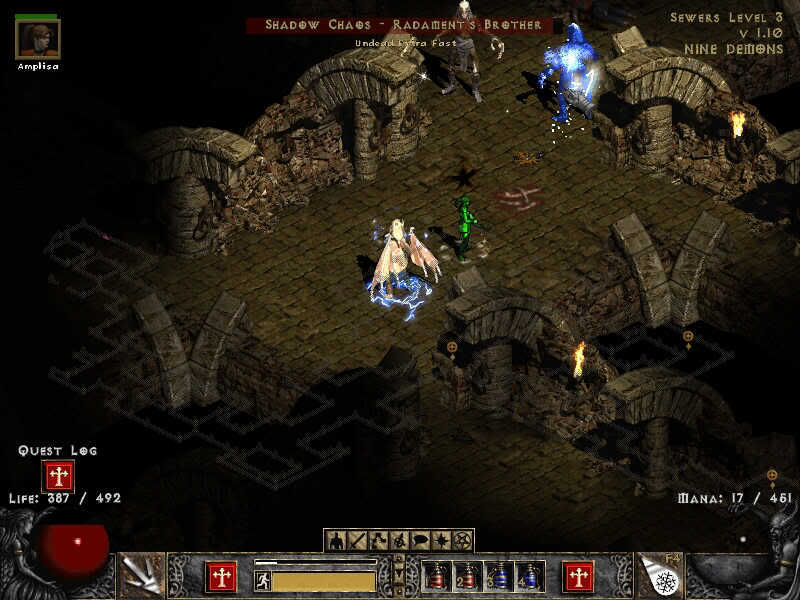Open the skill tree mini-panel icon

click(379, 541)
